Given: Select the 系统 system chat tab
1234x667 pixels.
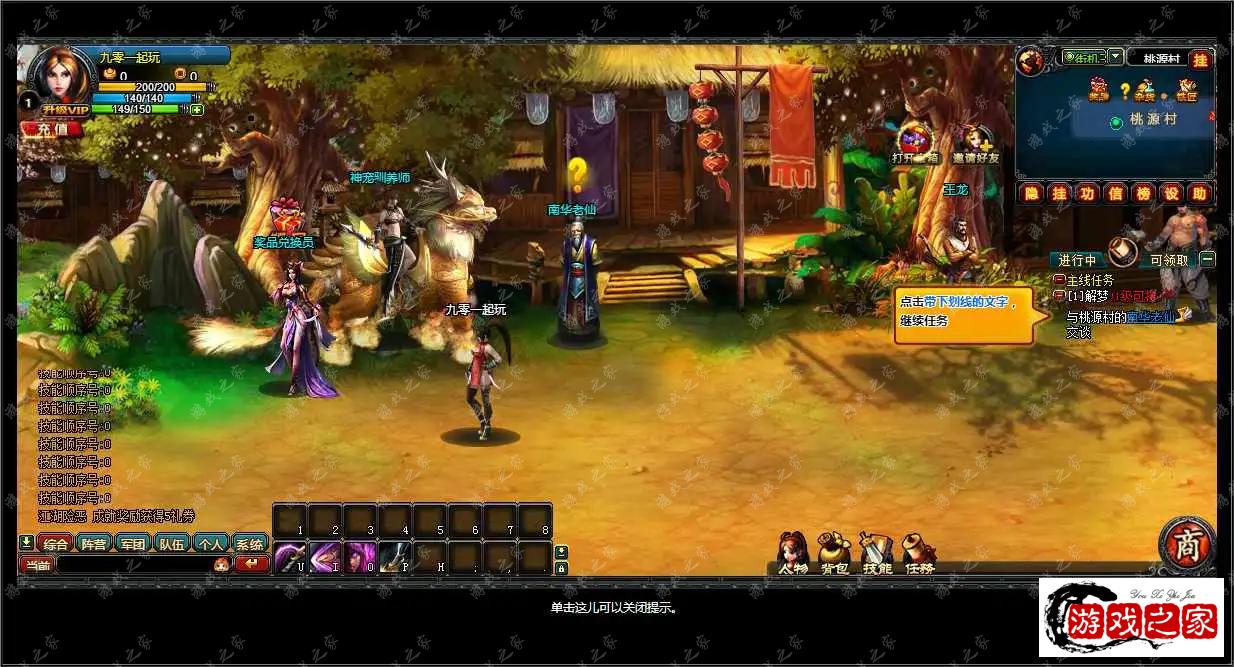Looking at the screenshot, I should [x=249, y=544].
